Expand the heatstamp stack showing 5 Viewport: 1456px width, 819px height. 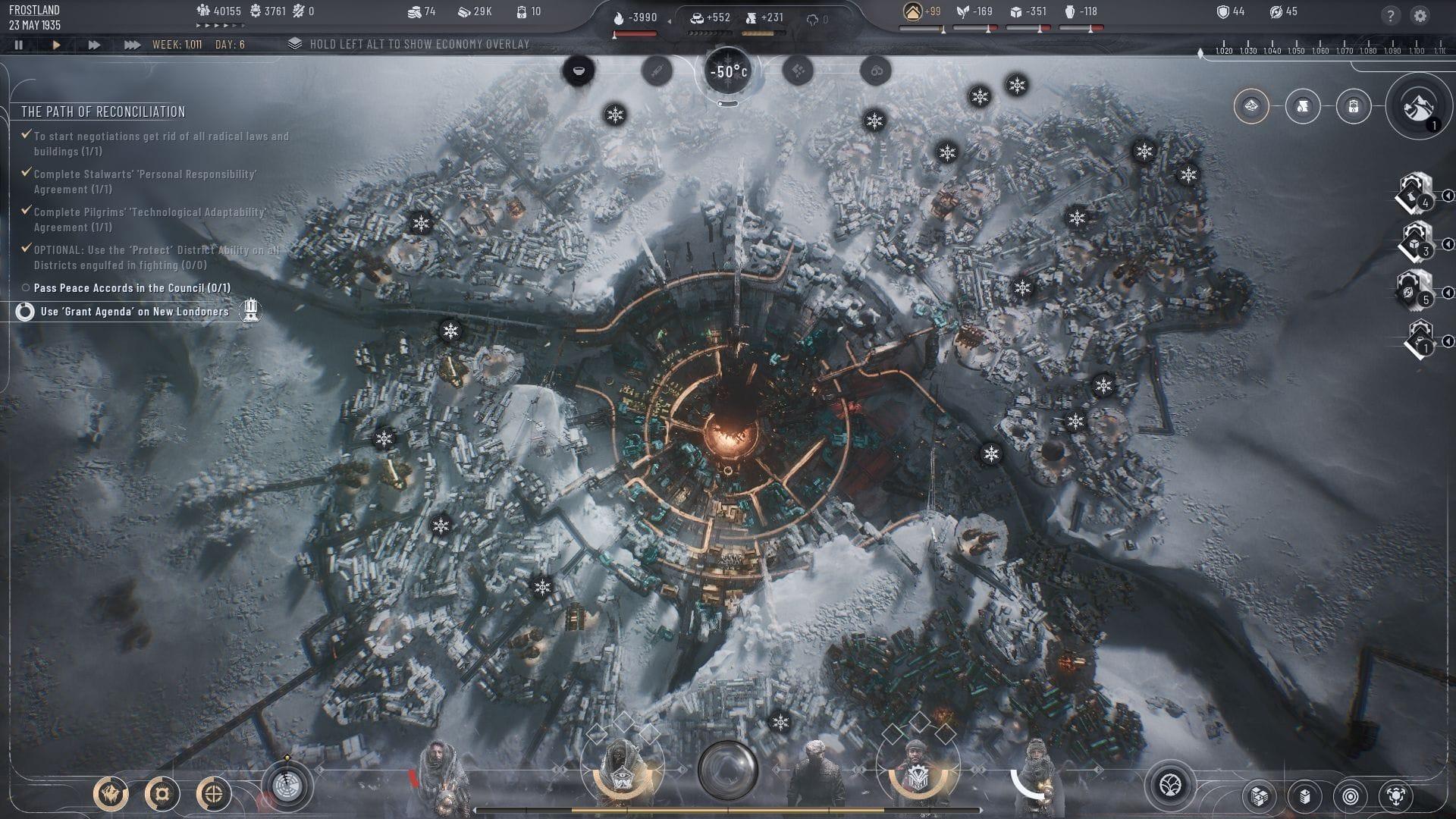click(x=1415, y=288)
